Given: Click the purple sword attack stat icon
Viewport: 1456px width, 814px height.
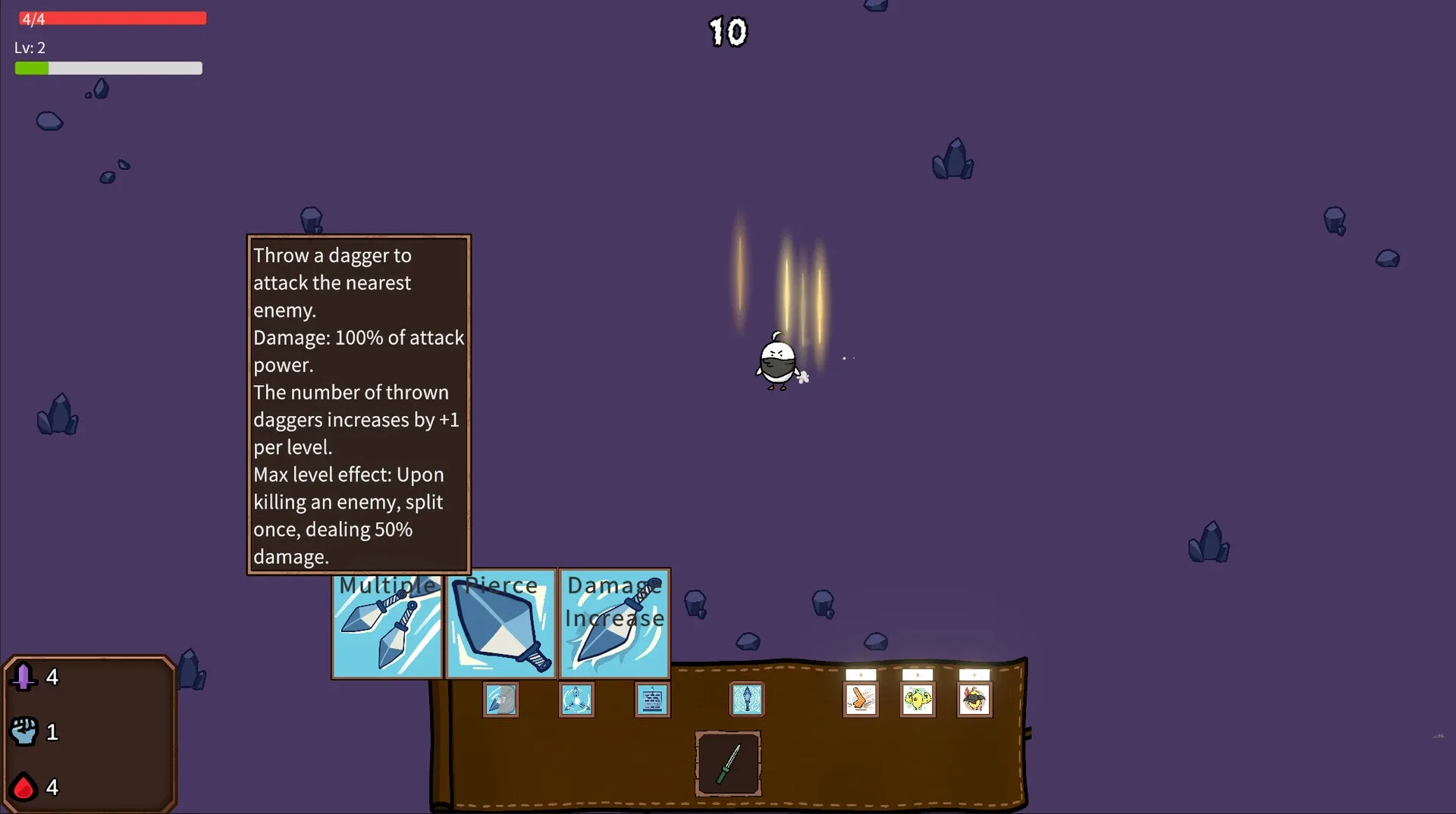Looking at the screenshot, I should (x=25, y=677).
